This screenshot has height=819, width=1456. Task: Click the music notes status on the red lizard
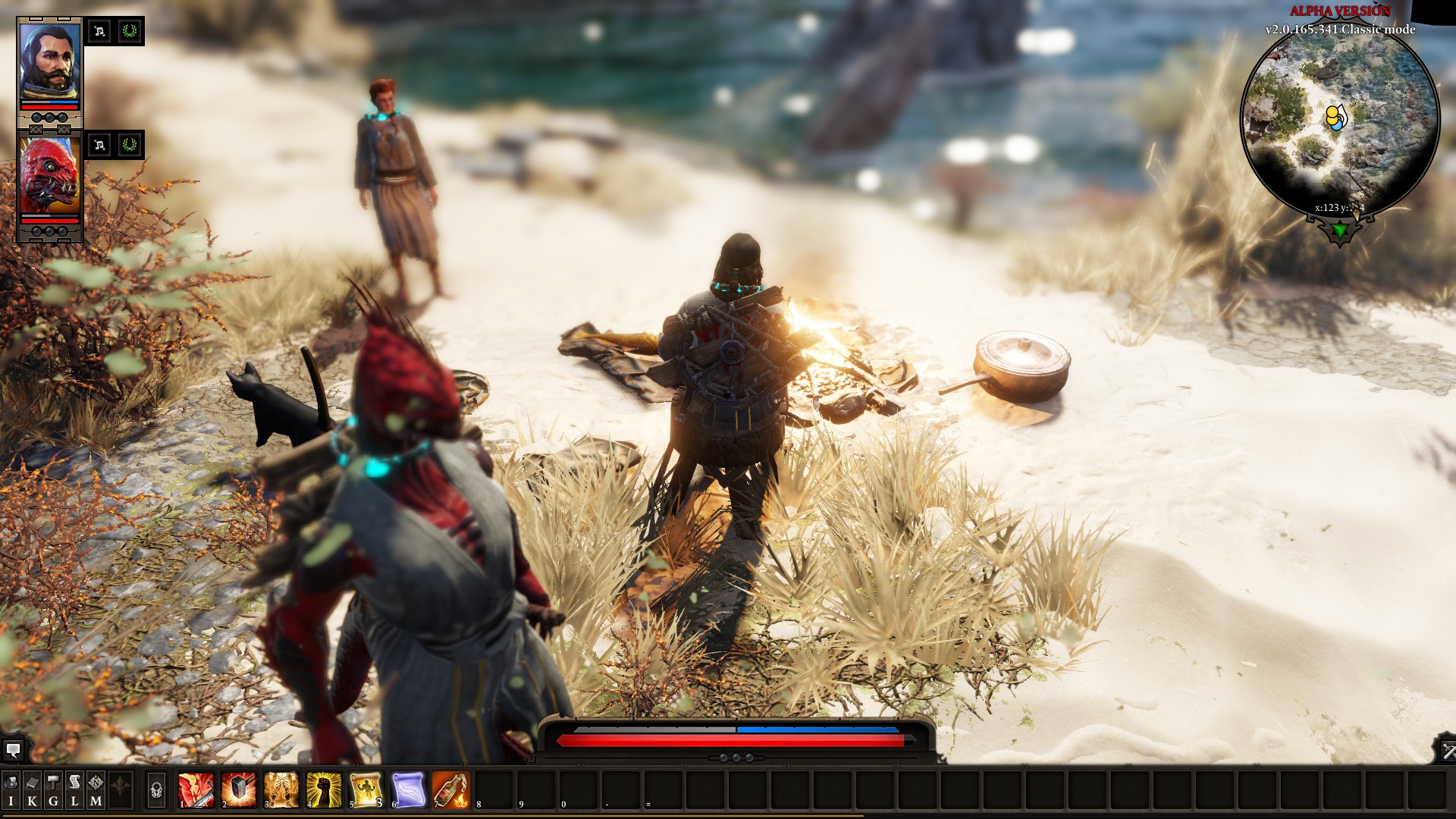99,145
